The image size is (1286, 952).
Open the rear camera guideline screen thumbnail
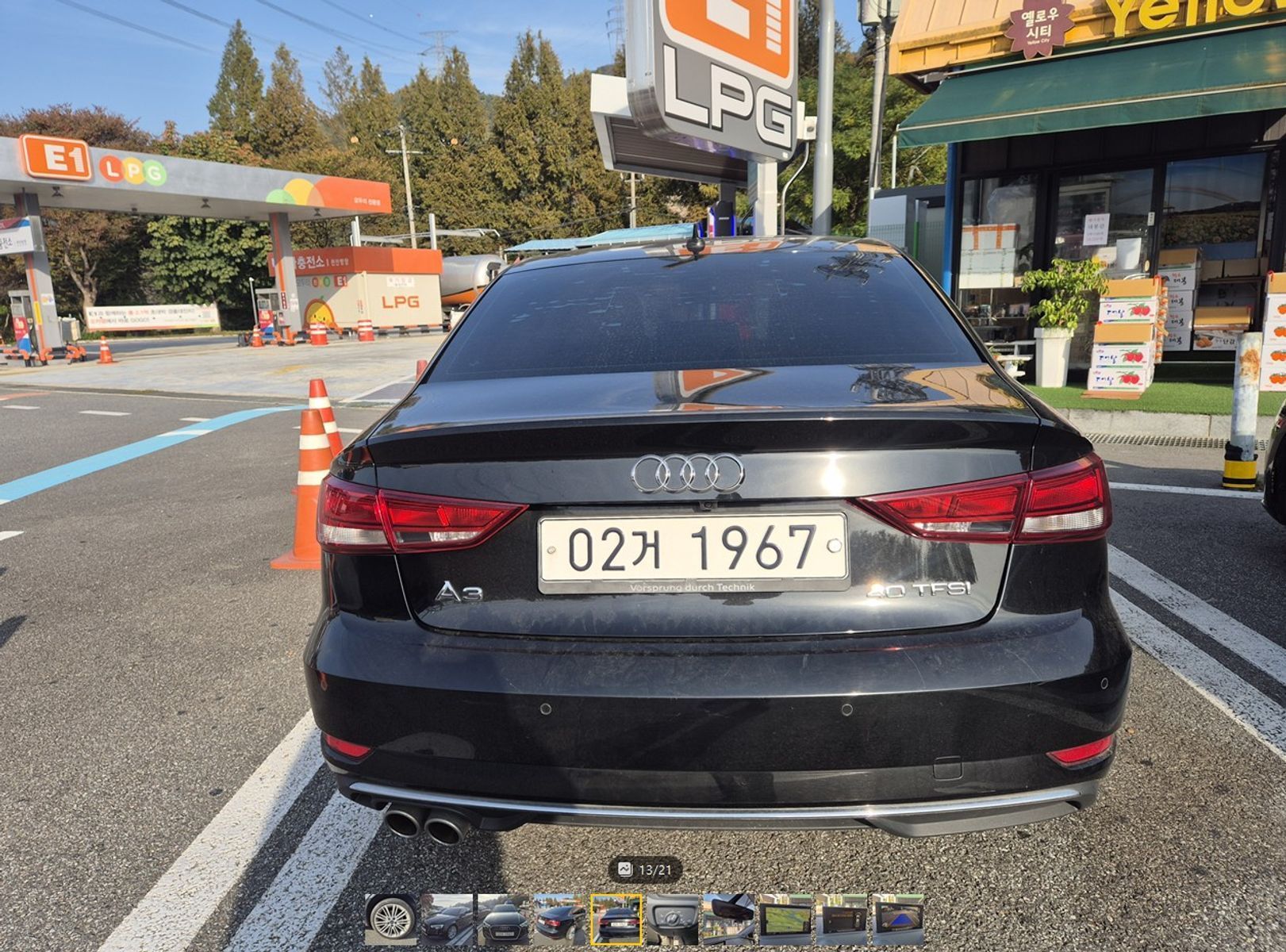click(898, 919)
